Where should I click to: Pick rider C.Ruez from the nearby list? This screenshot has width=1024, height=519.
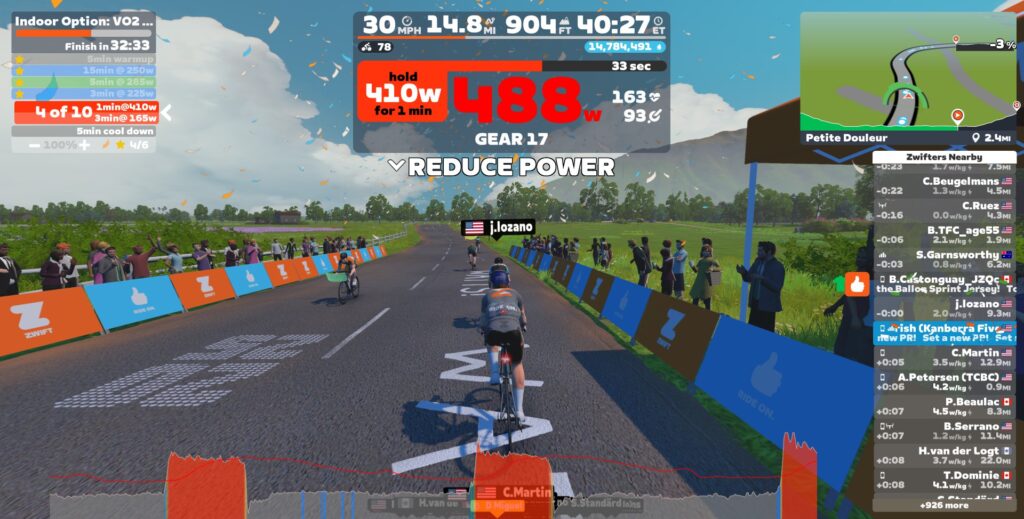pos(944,210)
